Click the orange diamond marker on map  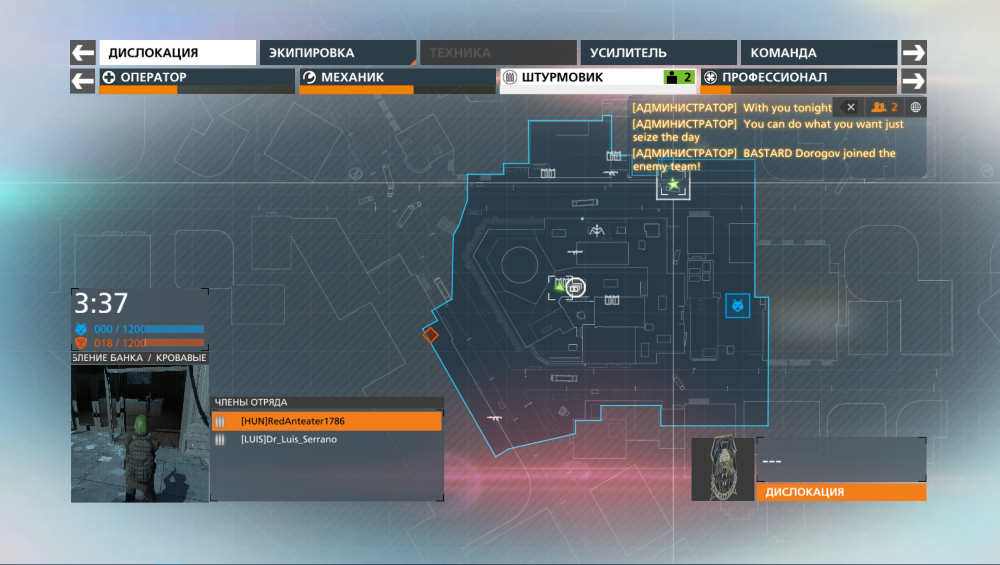click(x=430, y=335)
